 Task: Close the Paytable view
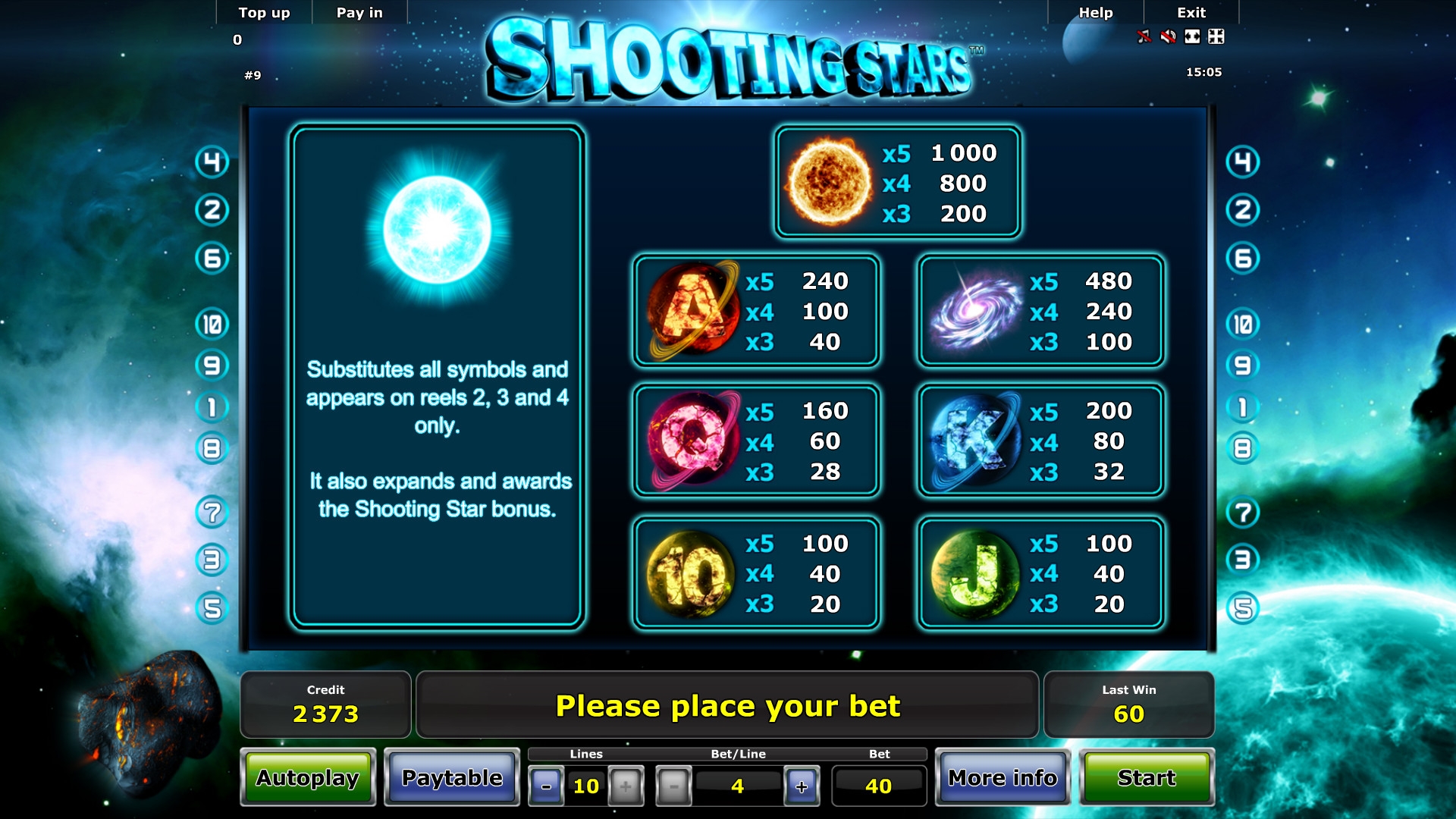(452, 778)
